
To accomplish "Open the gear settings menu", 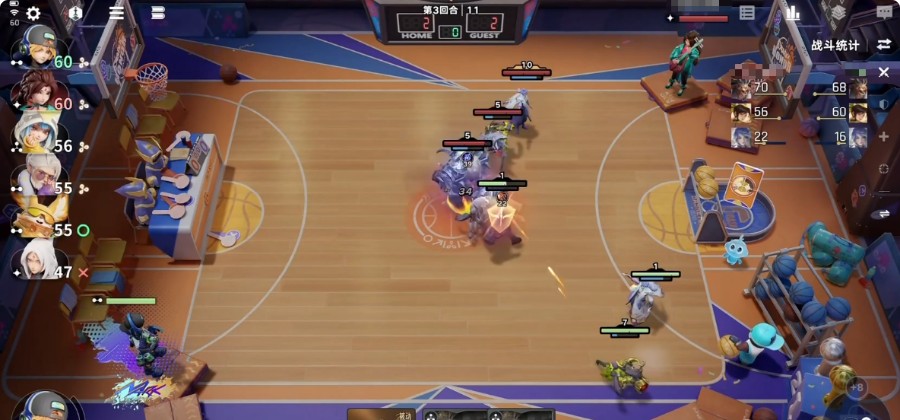I will pos(33,13).
